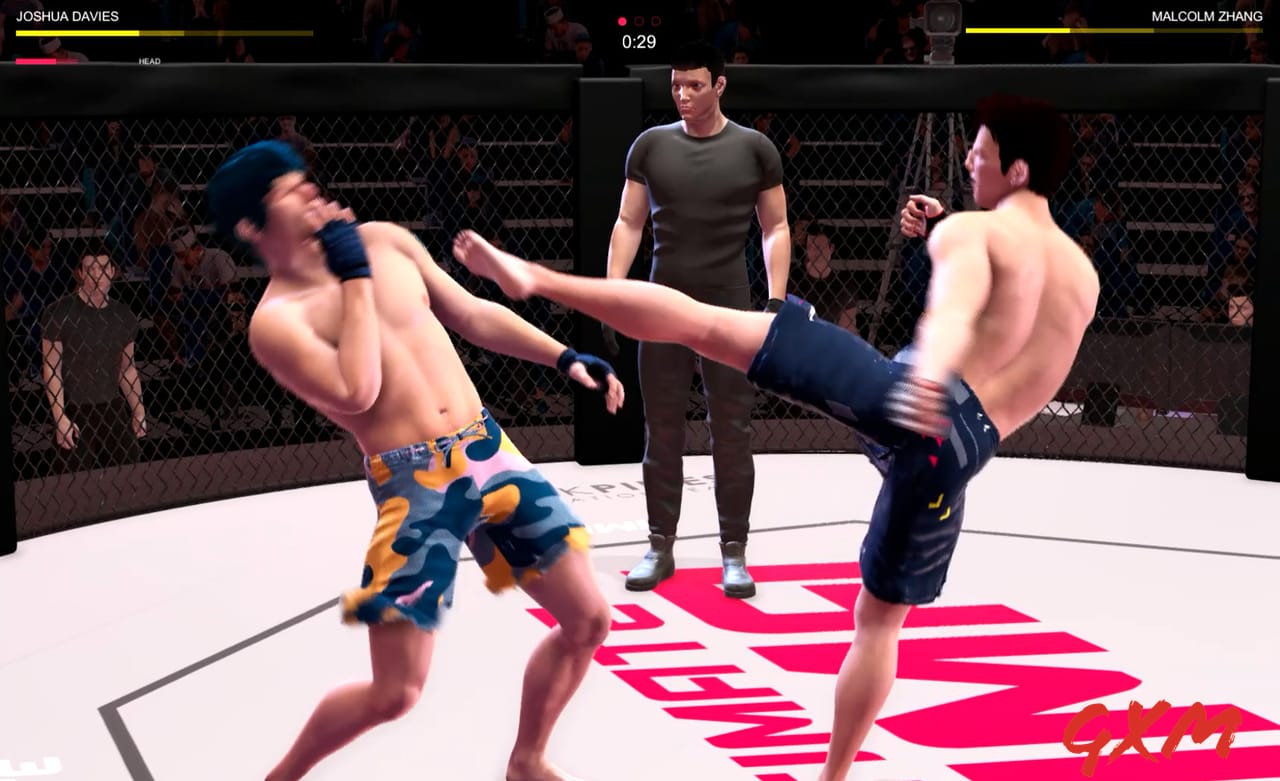Click the round one indicator dot
Screen dimensions: 1280x781
point(622,21)
